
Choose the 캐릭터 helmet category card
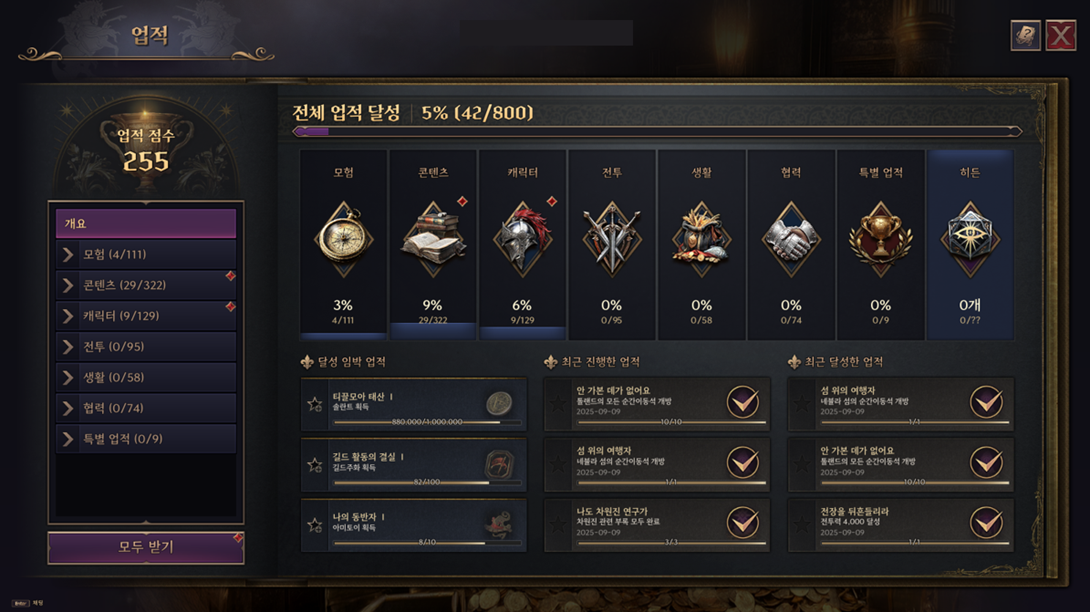[523, 245]
